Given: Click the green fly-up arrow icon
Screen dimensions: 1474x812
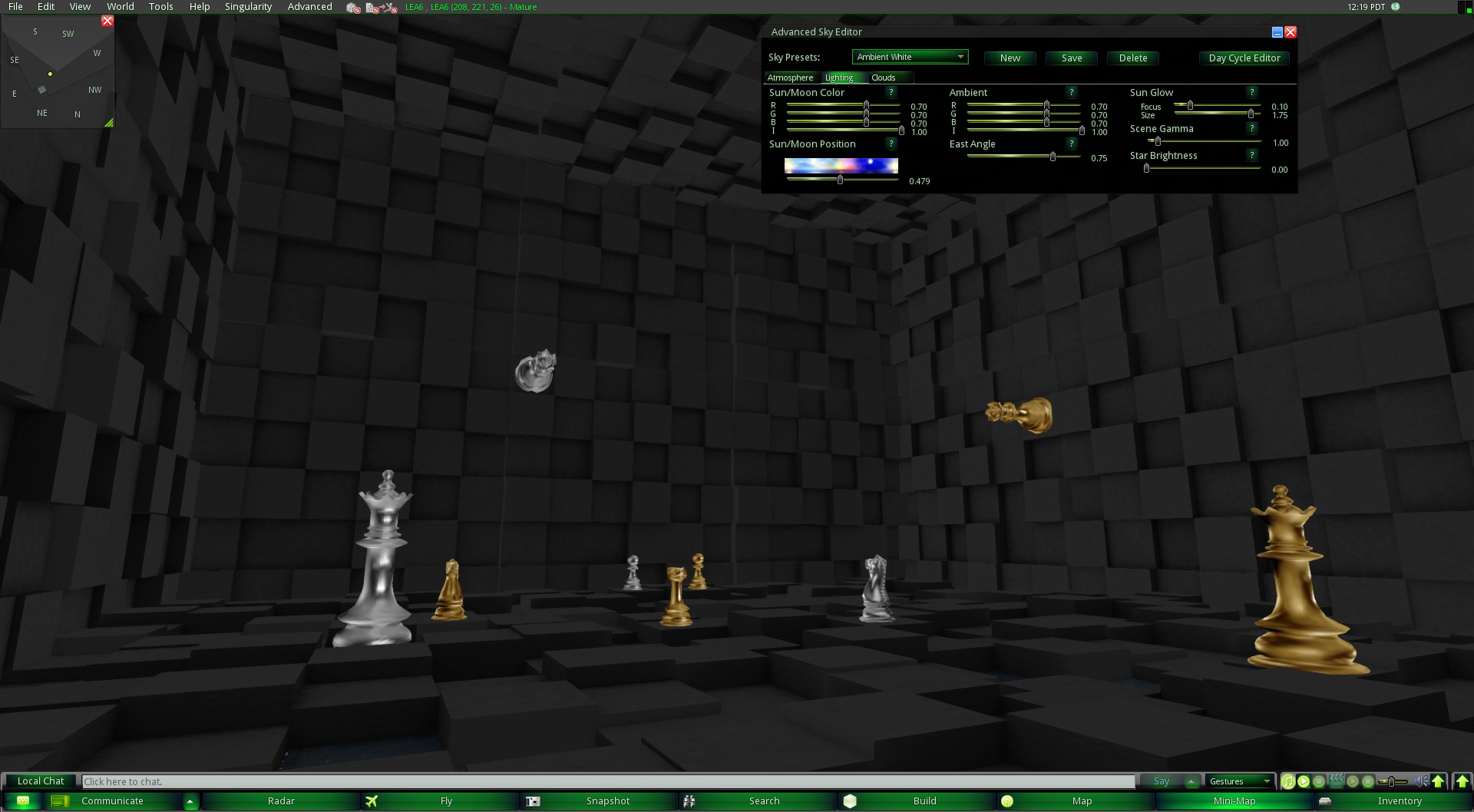Looking at the screenshot, I should point(1439,781).
